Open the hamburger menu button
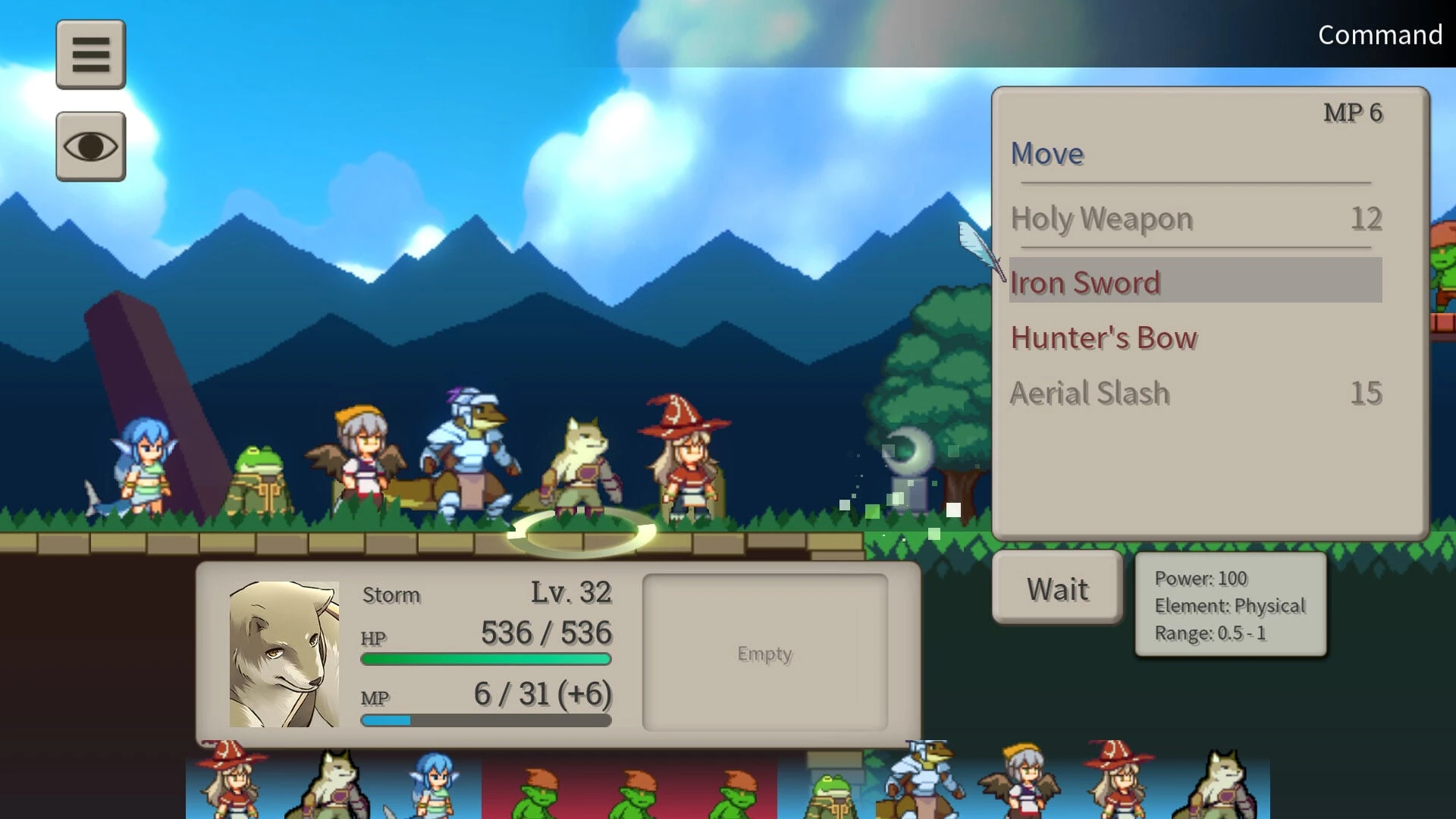The width and height of the screenshot is (1456, 819). point(91,55)
